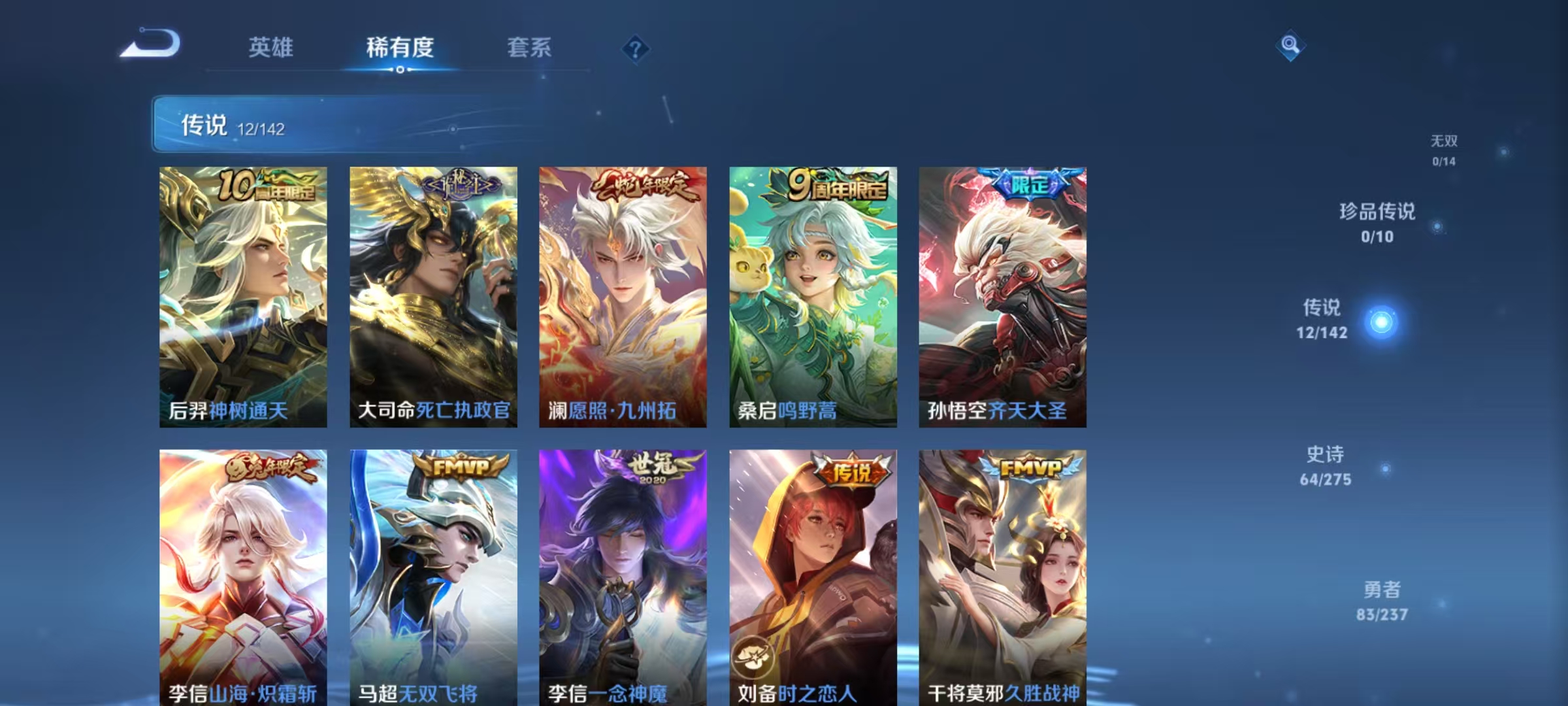This screenshot has height=706, width=1568.
Task: Switch to the 套系 tab
Action: pyautogui.click(x=529, y=47)
